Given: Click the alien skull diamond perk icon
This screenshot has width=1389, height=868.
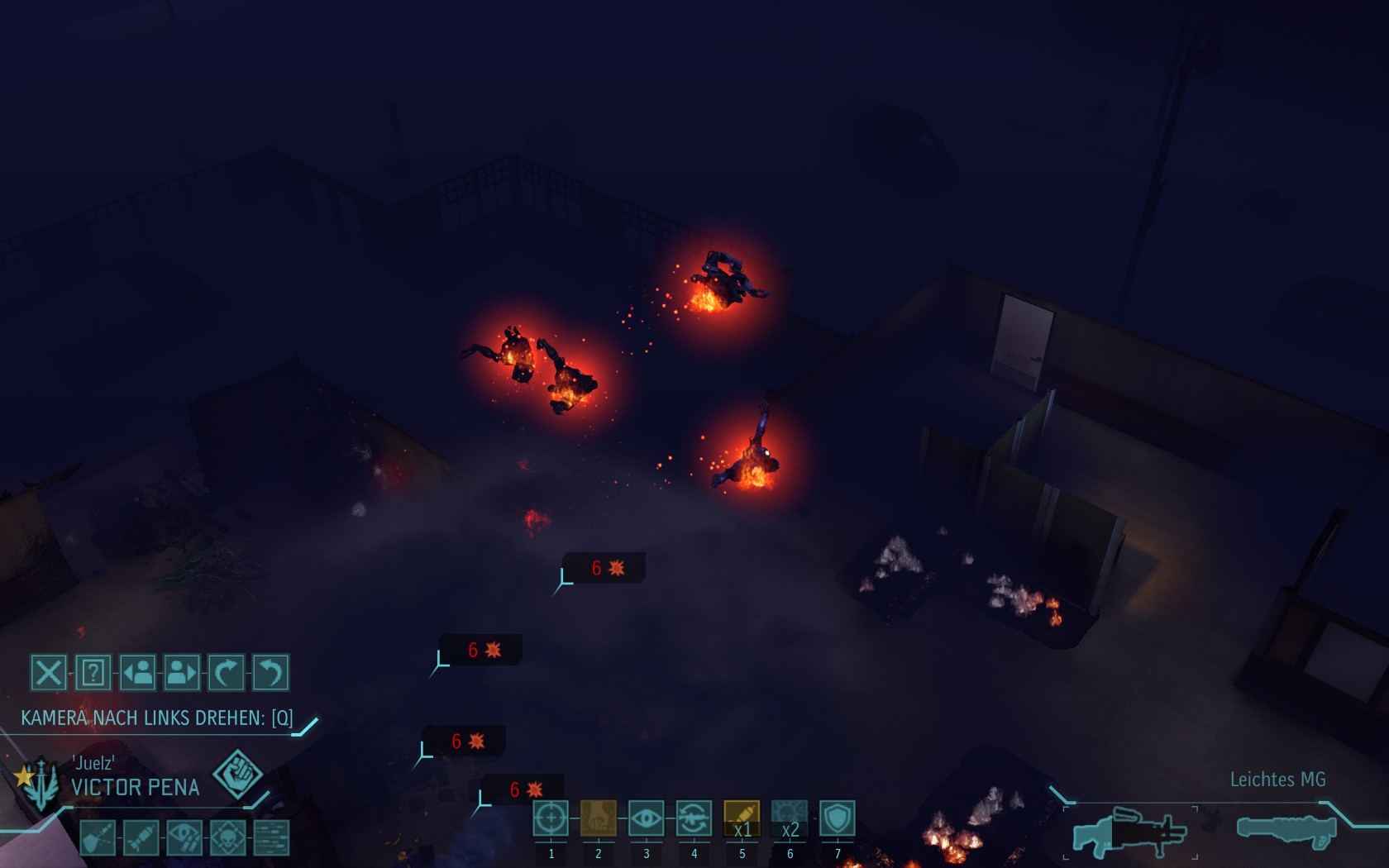Looking at the screenshot, I should tap(228, 837).
